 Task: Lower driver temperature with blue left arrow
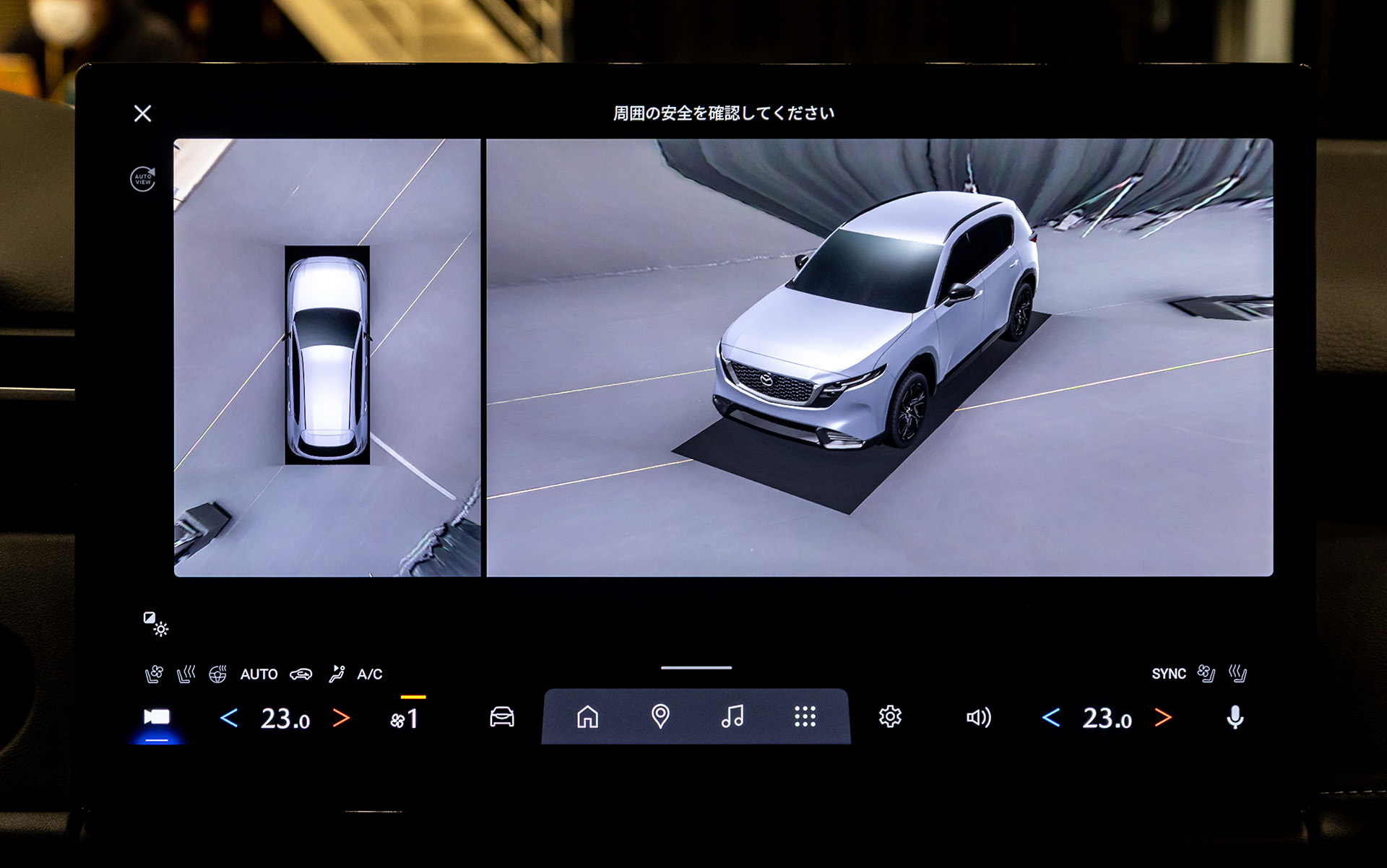pos(228,717)
